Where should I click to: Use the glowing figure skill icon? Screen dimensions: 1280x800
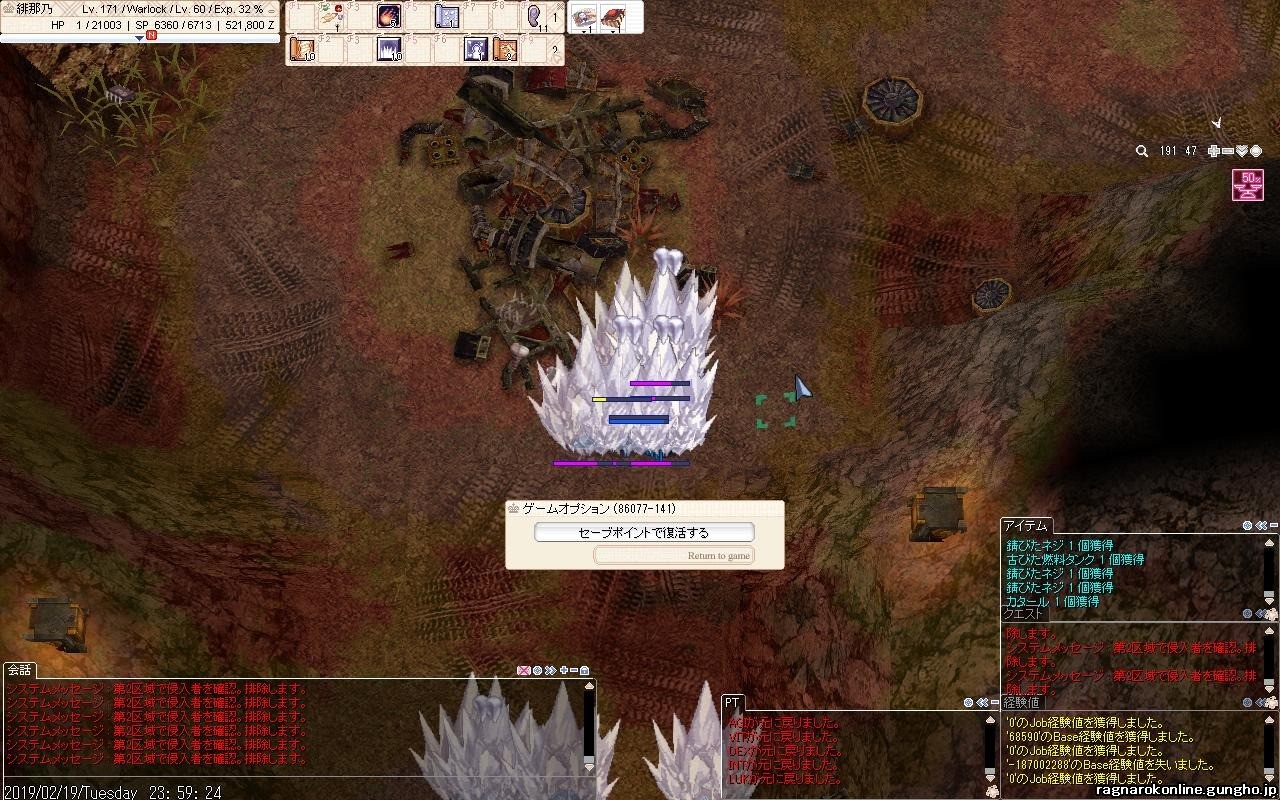point(476,49)
